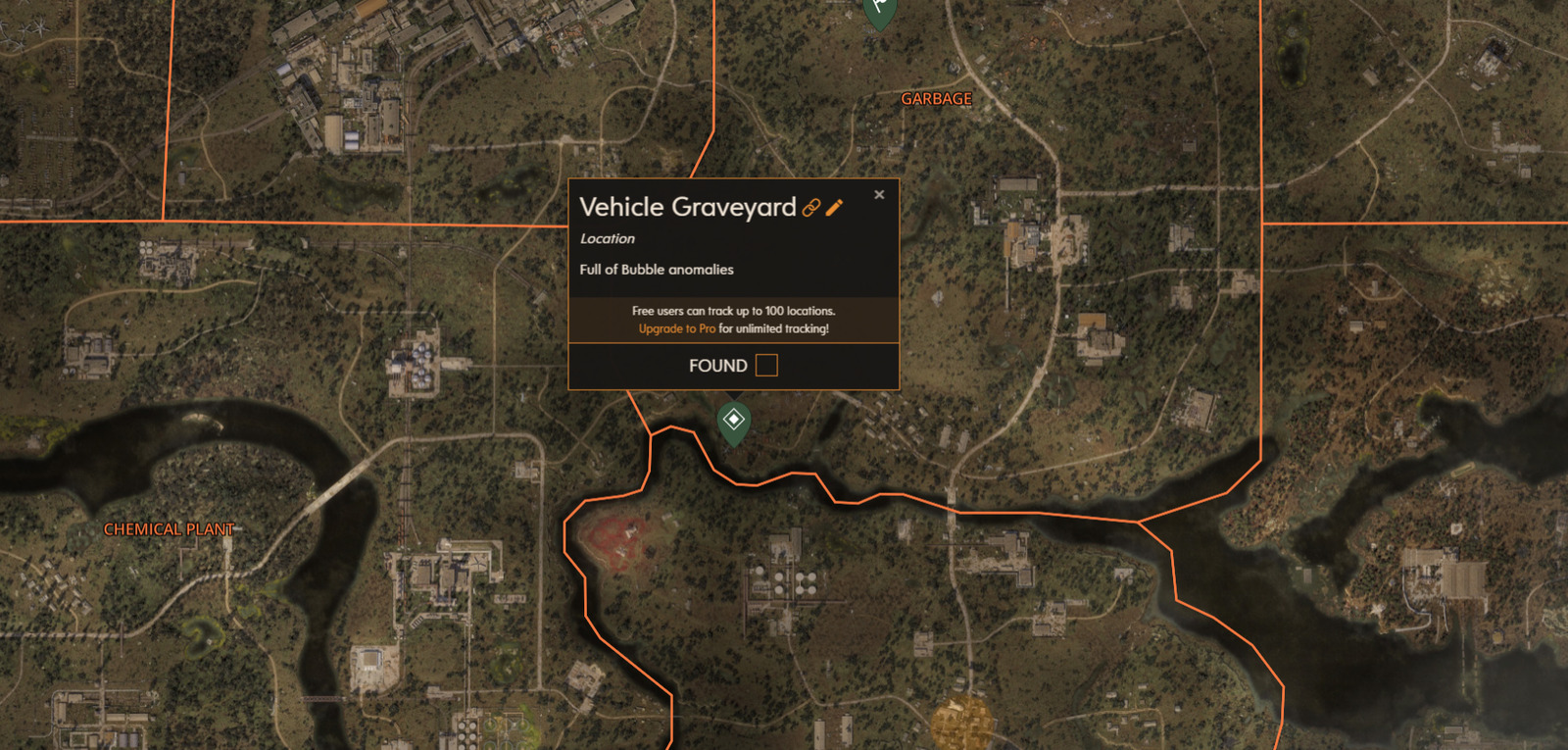This screenshot has height=750, width=1568.
Task: Click the Vehicle Graveyard popup title
Action: (688, 208)
